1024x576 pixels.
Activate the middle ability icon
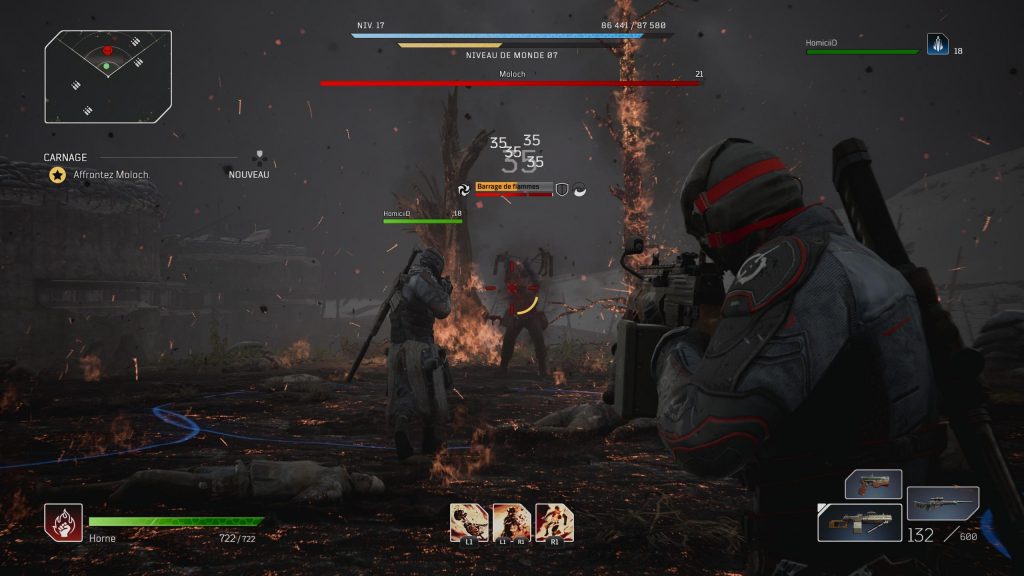point(511,522)
